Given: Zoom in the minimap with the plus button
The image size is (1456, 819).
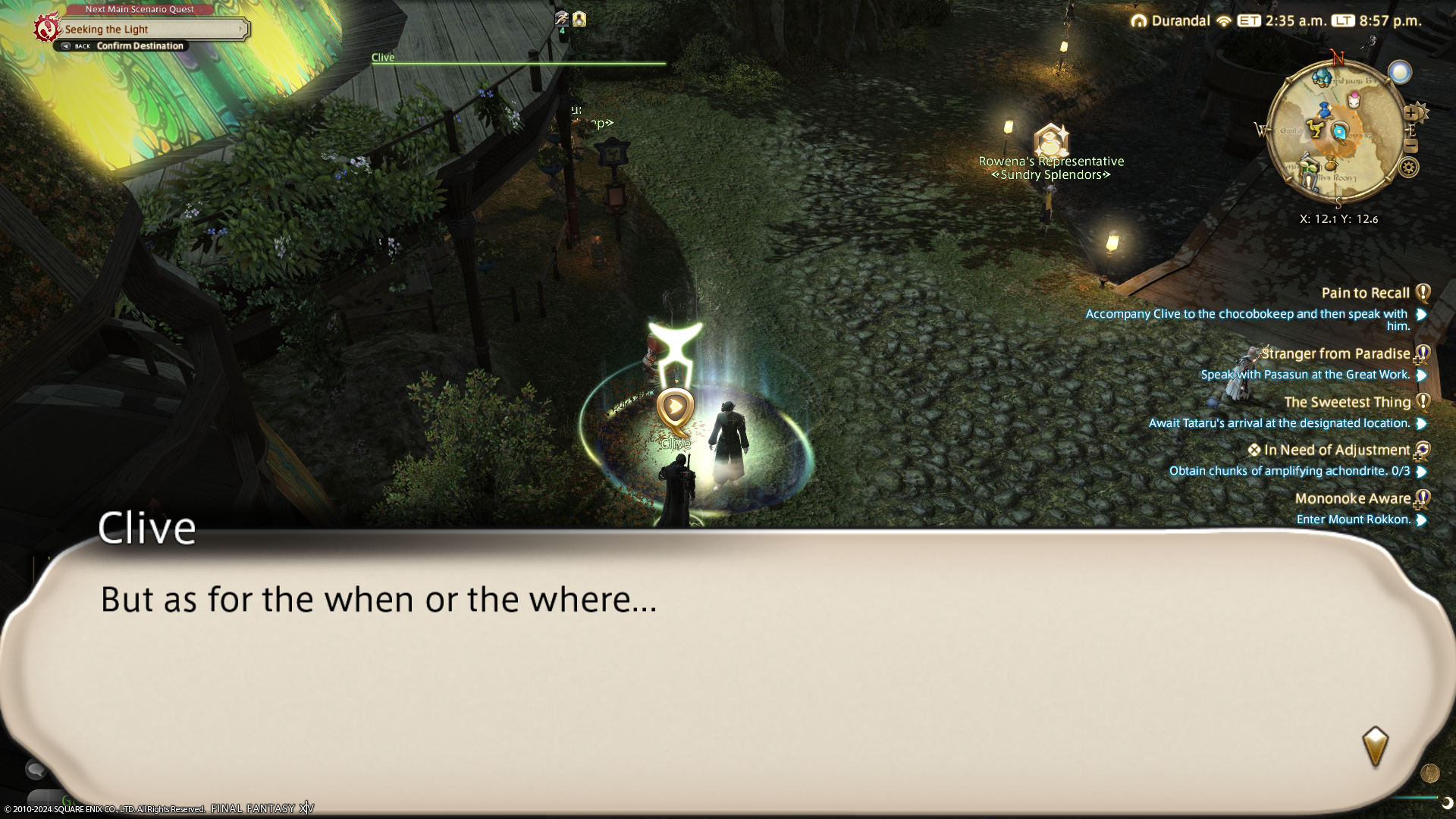Looking at the screenshot, I should point(1410,114).
